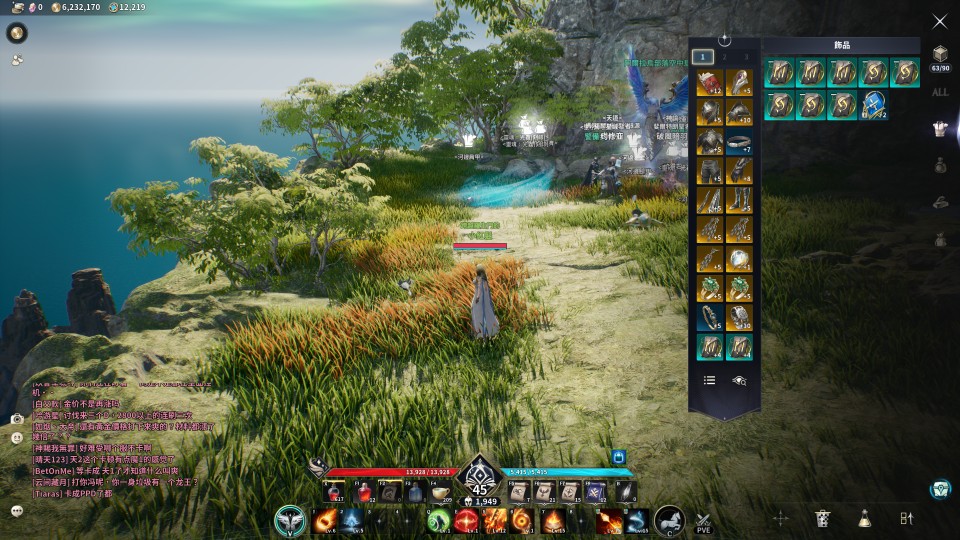The height and width of the screenshot is (540, 960).
Task: Click the equipment list view icon
Action: 709,380
